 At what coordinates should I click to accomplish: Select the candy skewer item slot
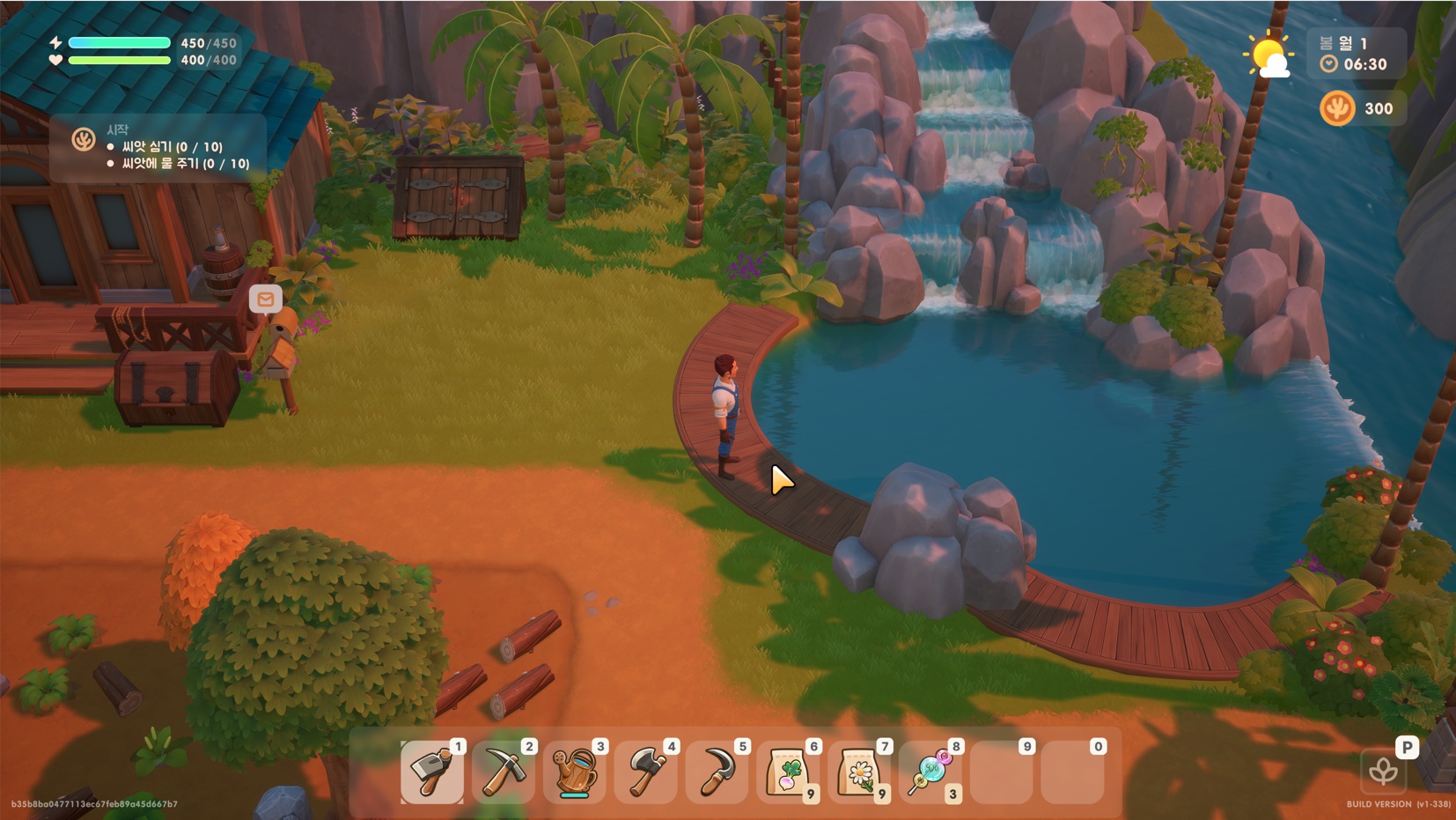click(930, 772)
